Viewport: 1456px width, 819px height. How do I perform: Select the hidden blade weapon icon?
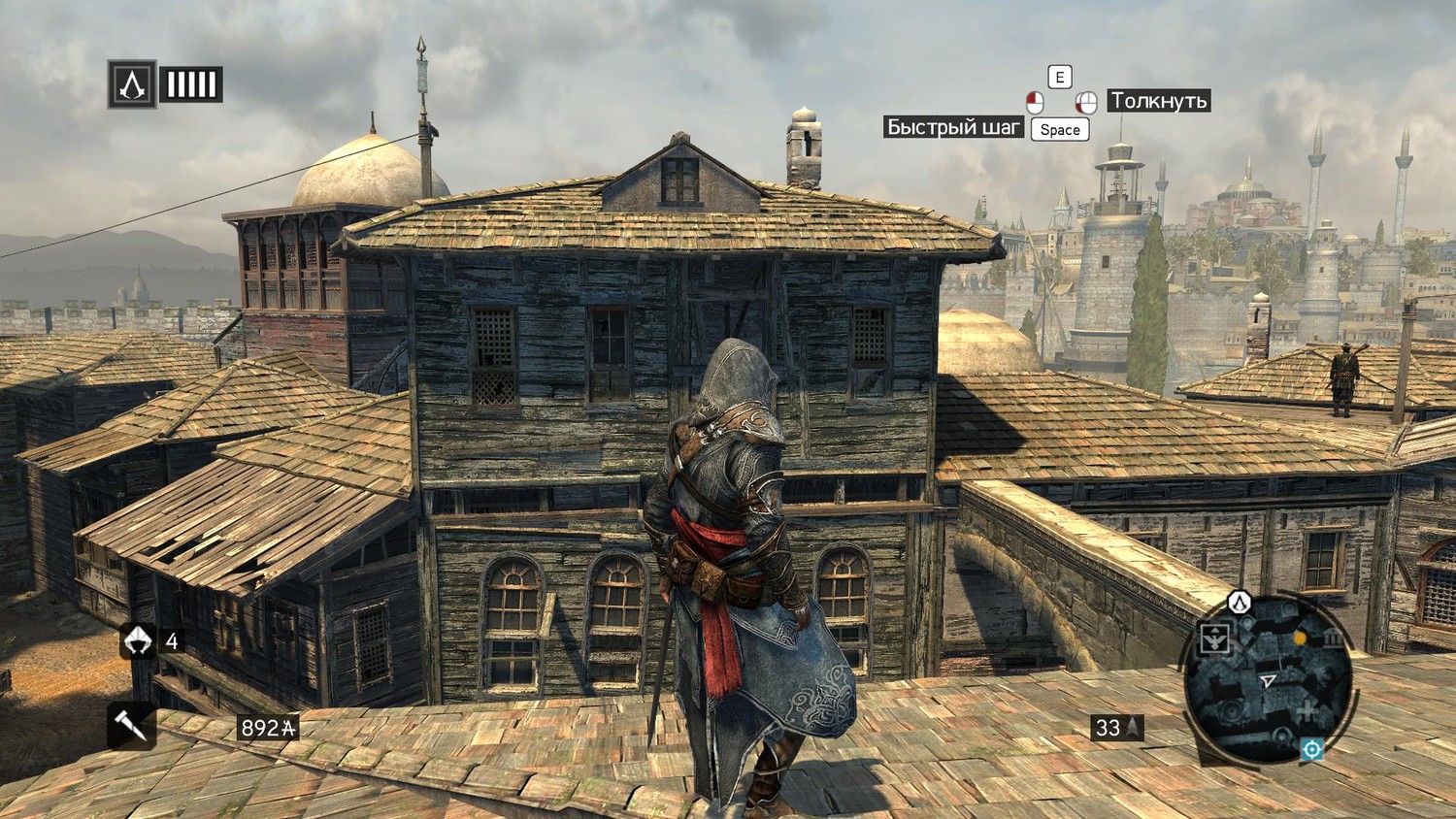tap(131, 724)
